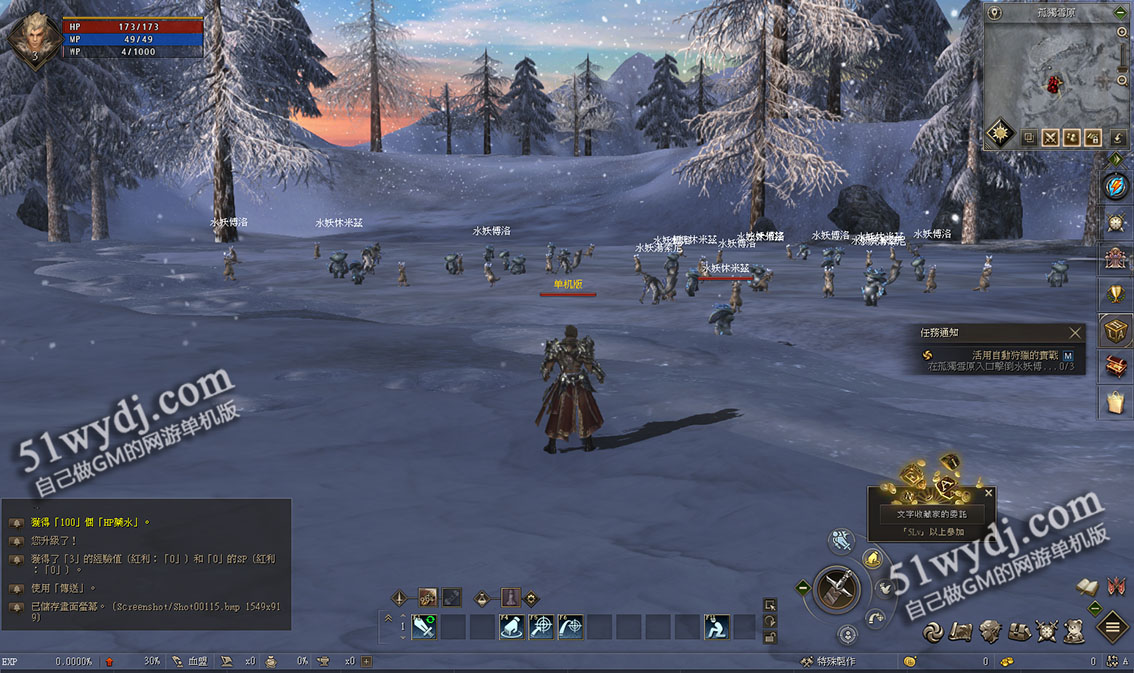Viewport: 1134px width, 673px height.
Task: Open the main menu hamburger button
Action: coord(1113,628)
